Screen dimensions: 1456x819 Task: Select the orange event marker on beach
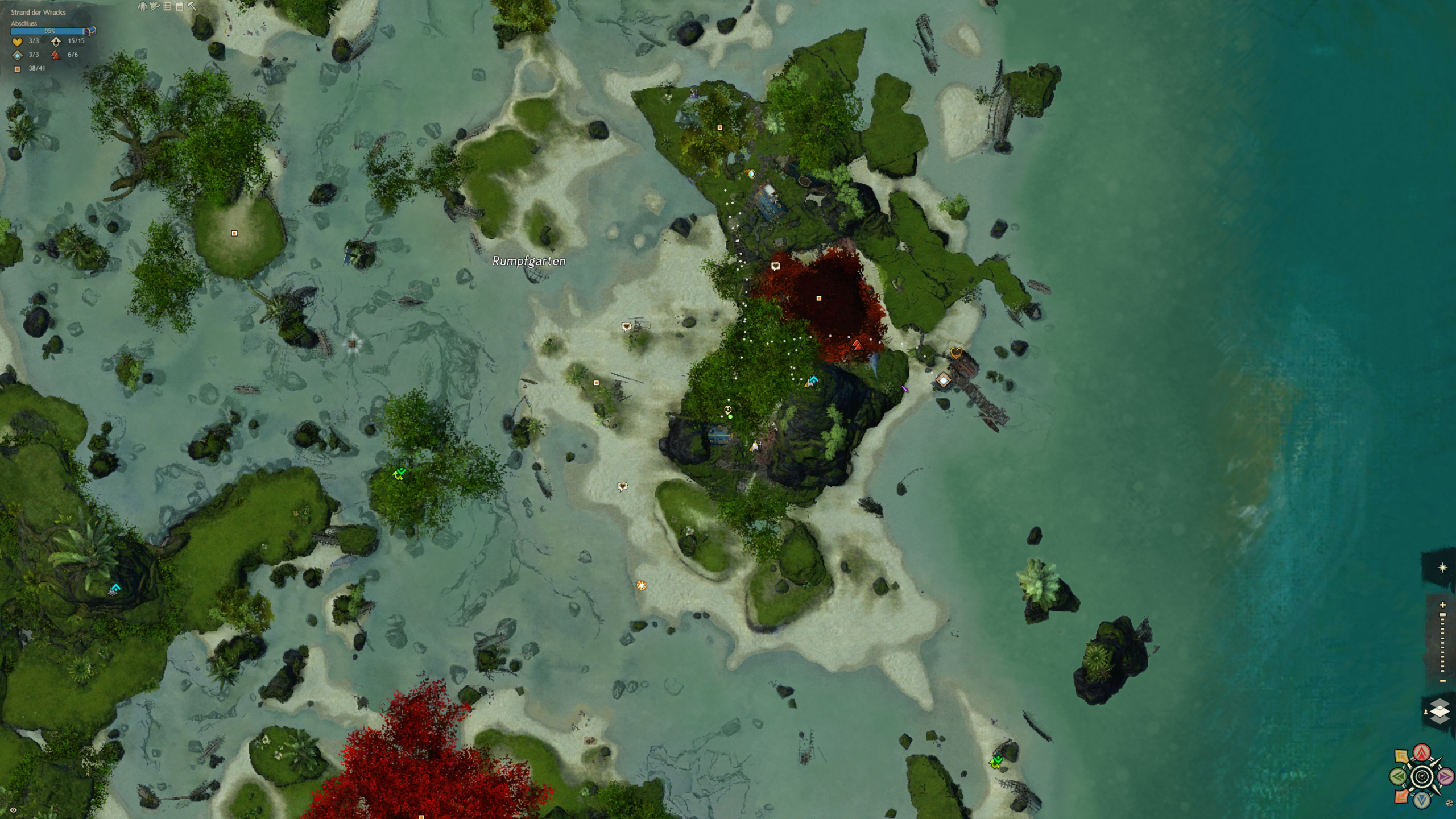pos(642,585)
